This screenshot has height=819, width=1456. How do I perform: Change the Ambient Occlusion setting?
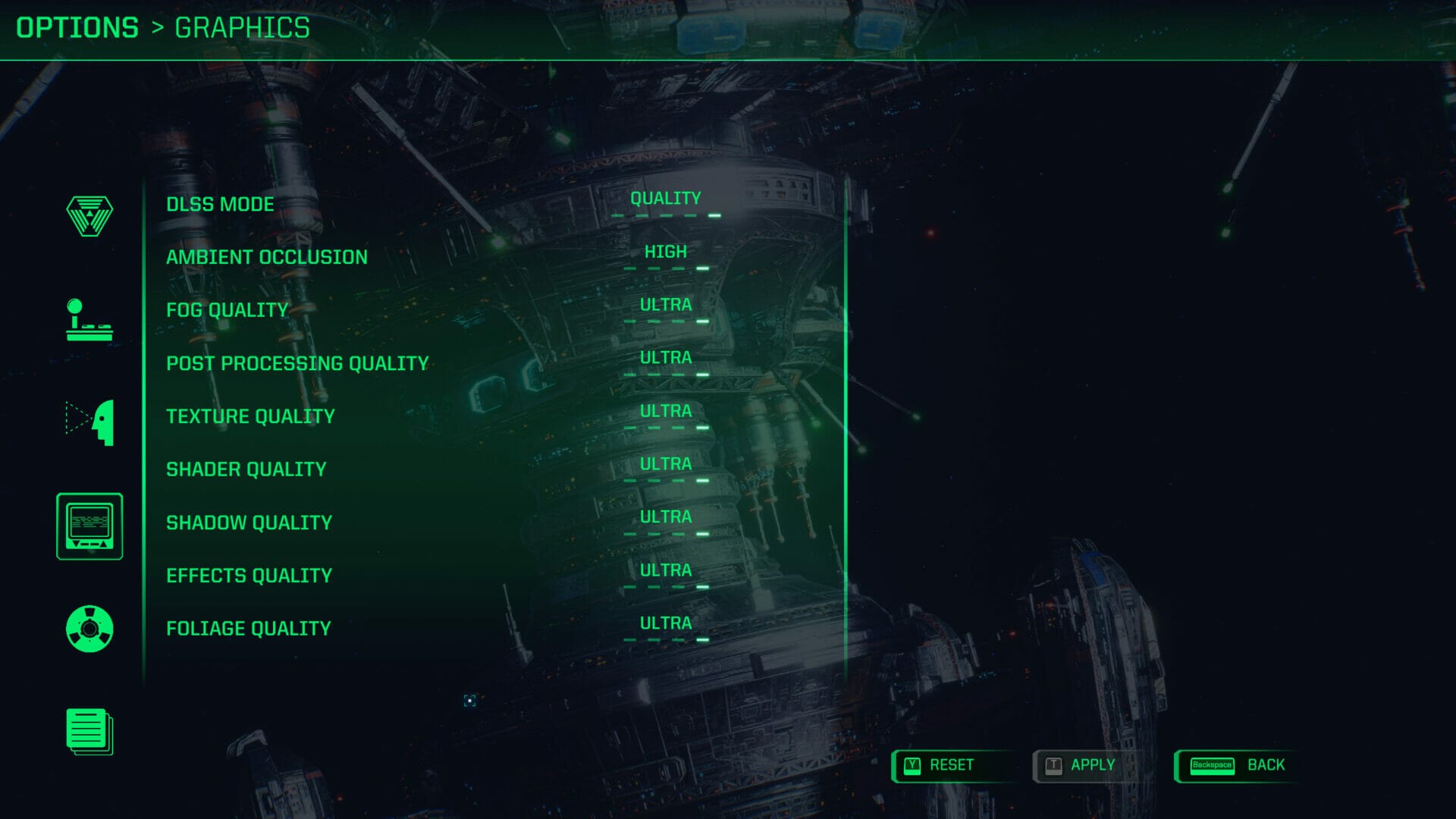(x=665, y=253)
